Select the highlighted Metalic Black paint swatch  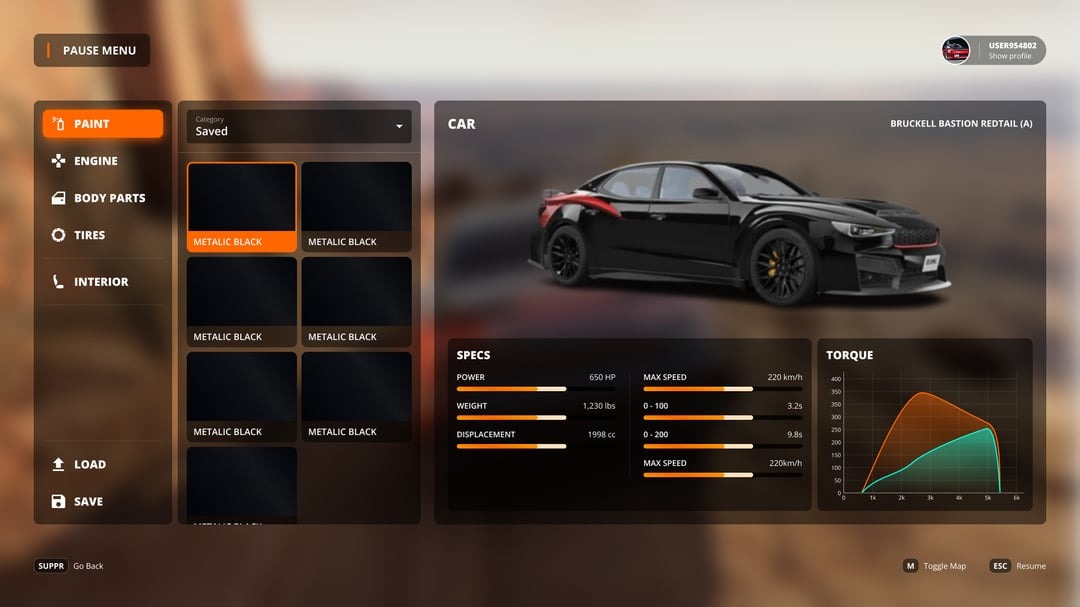241,206
